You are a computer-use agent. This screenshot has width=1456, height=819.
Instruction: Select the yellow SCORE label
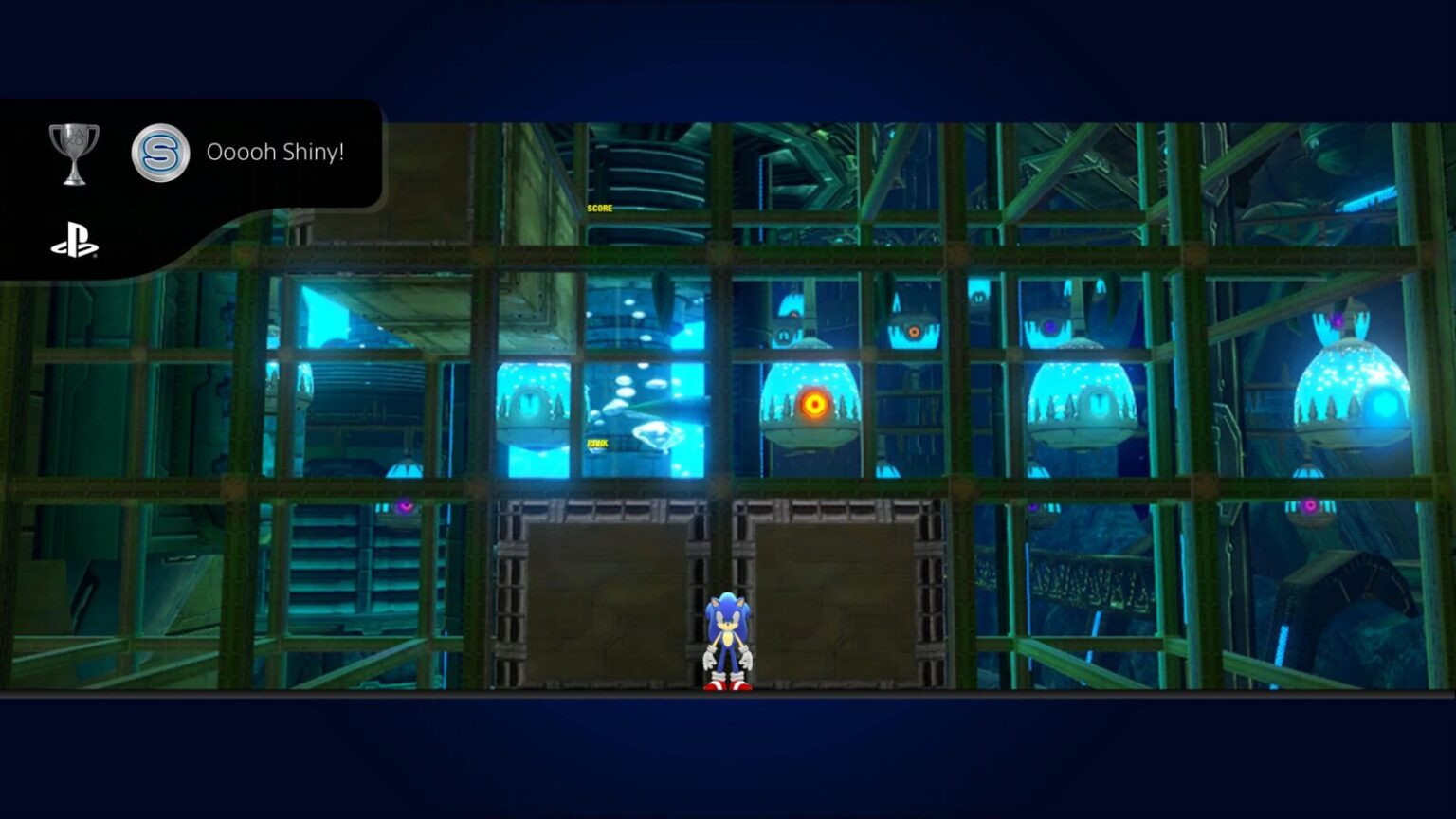coord(598,207)
